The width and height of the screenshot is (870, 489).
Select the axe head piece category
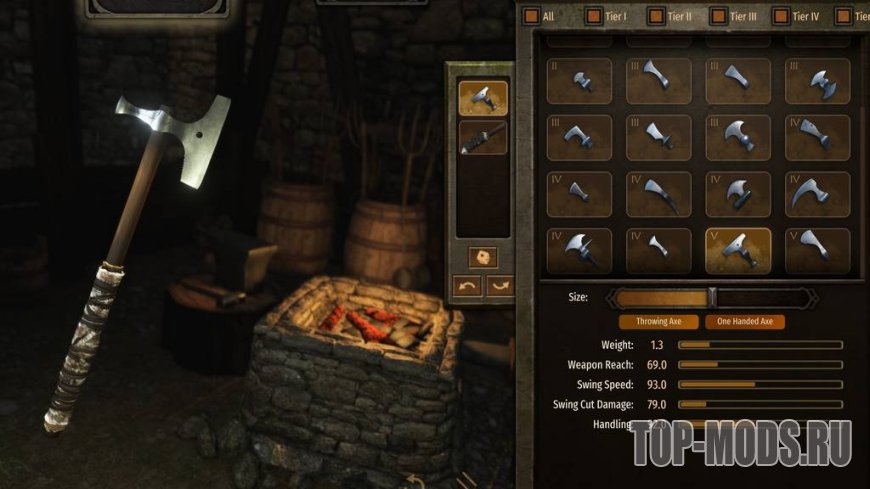483,98
